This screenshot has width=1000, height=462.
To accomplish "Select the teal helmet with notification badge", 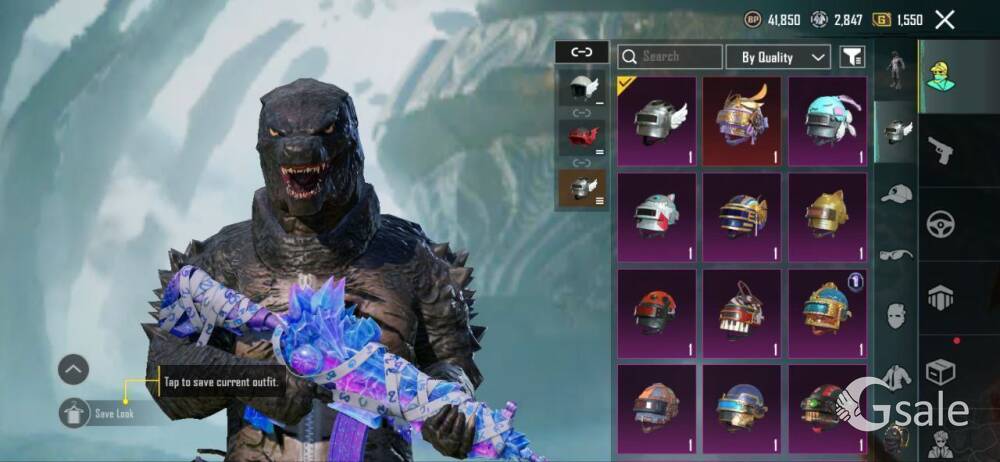I will pos(827,312).
